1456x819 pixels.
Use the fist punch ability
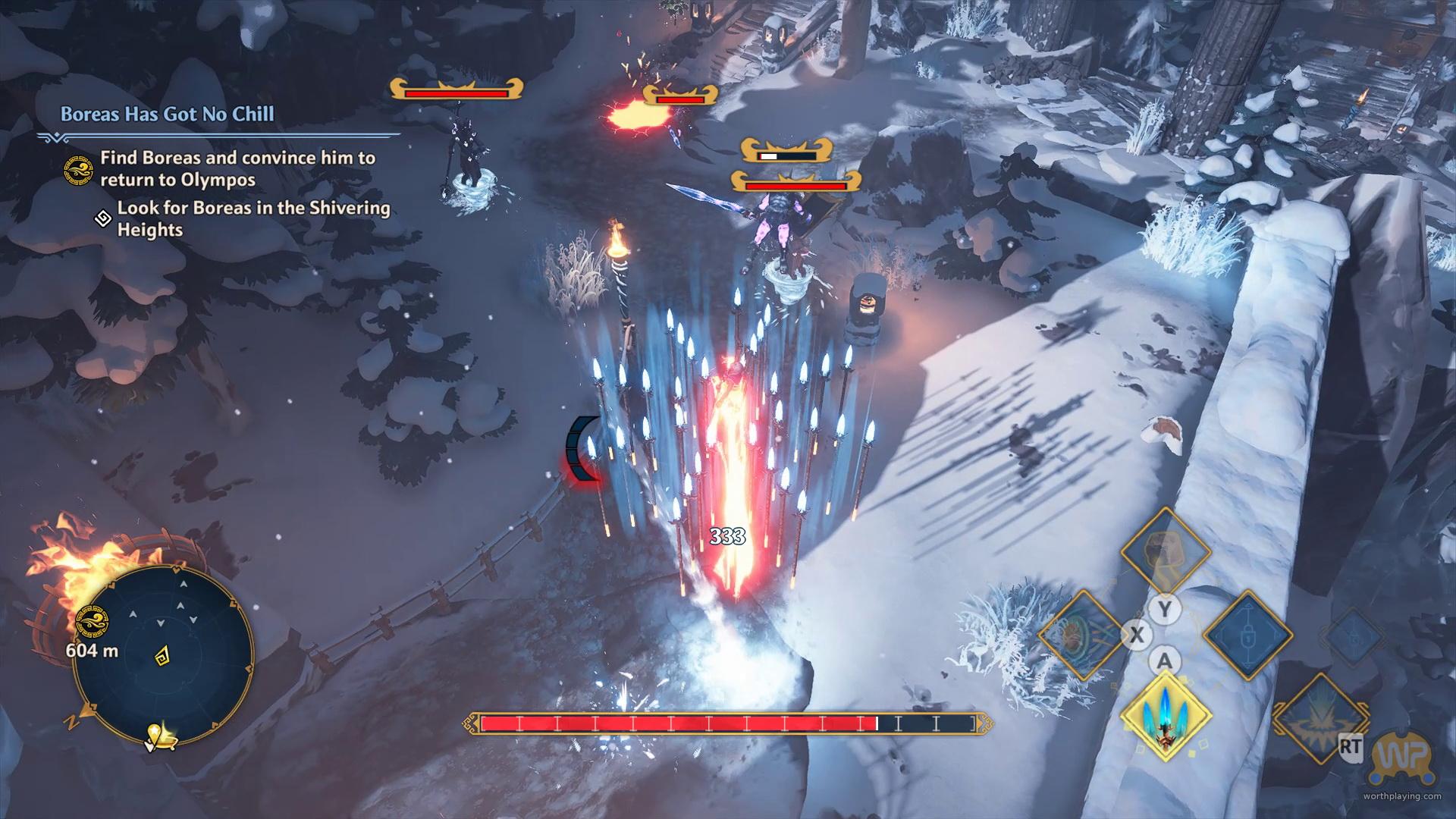click(1166, 553)
